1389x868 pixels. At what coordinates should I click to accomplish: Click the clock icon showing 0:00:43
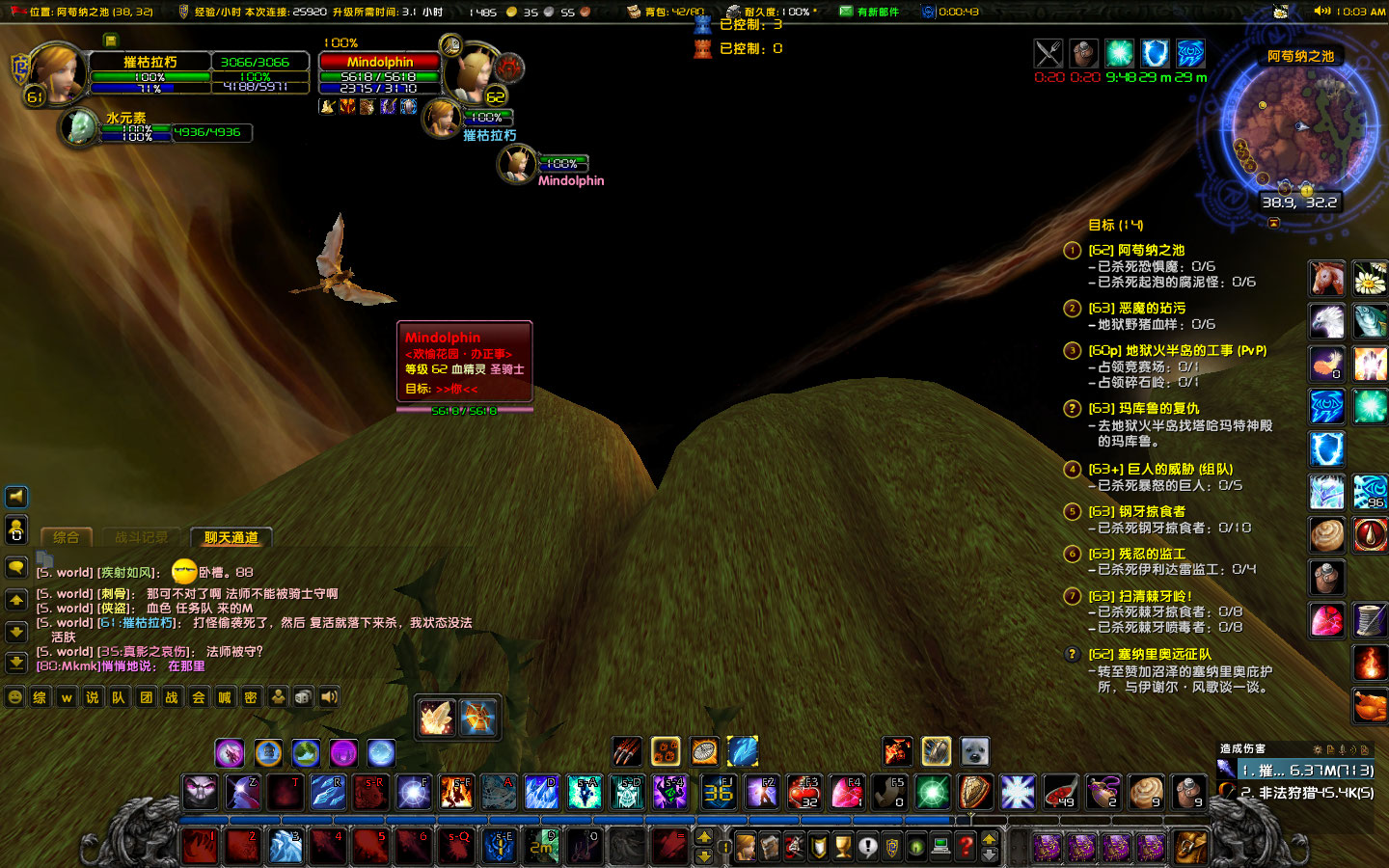[928, 12]
